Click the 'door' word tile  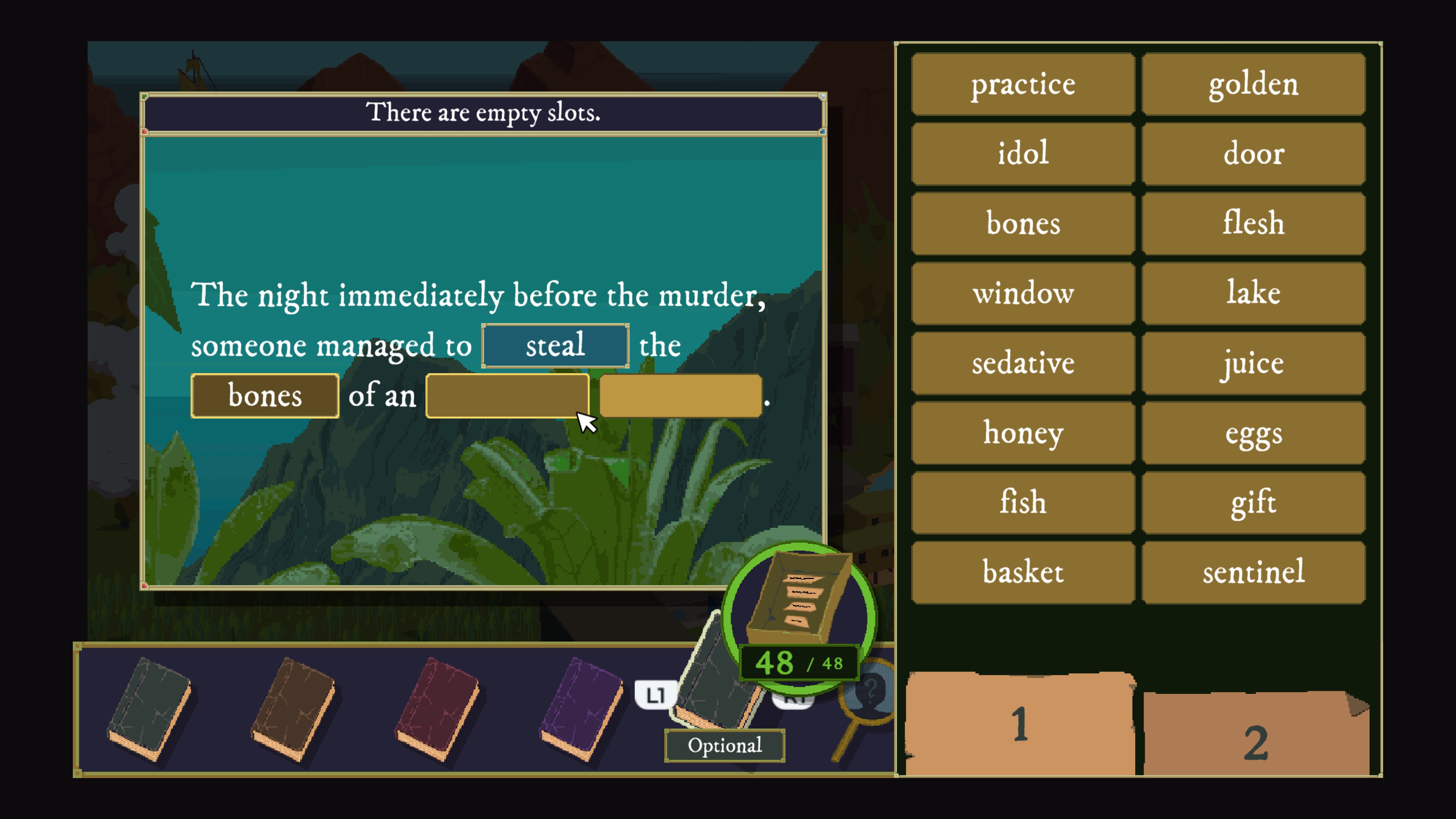point(1253,154)
